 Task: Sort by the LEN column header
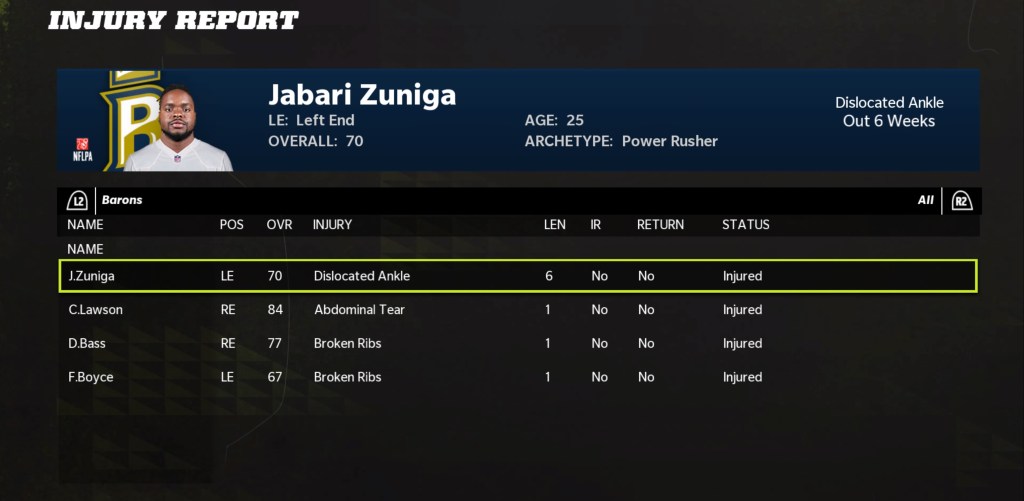[554, 225]
